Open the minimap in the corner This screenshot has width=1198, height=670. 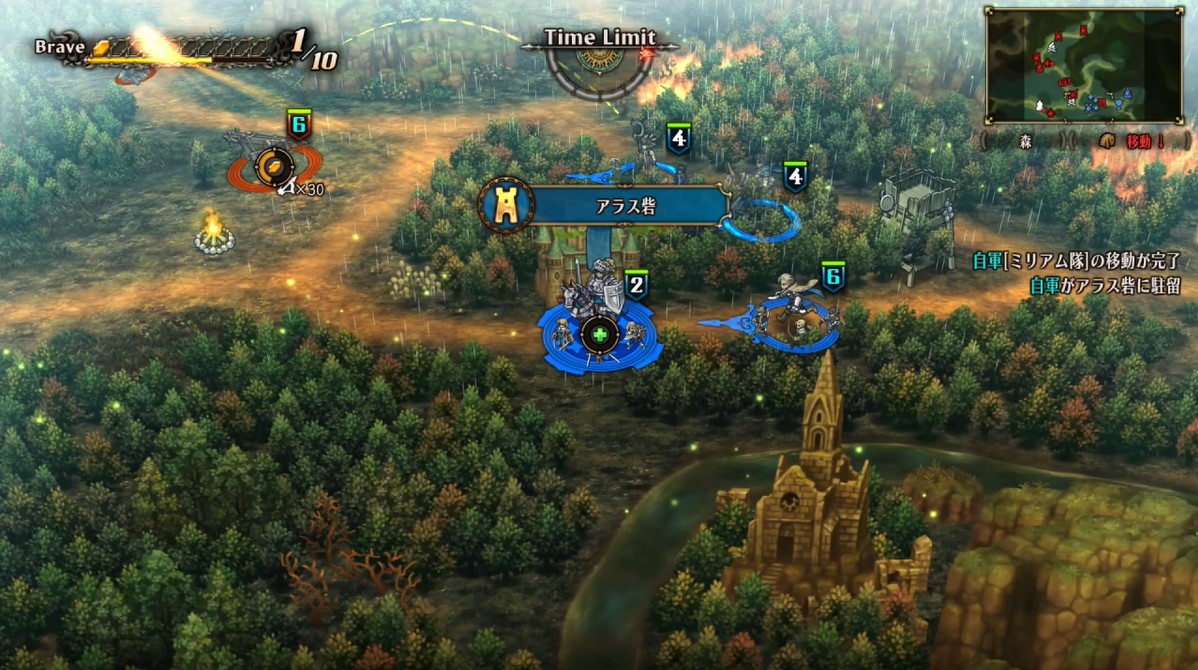pos(1083,65)
